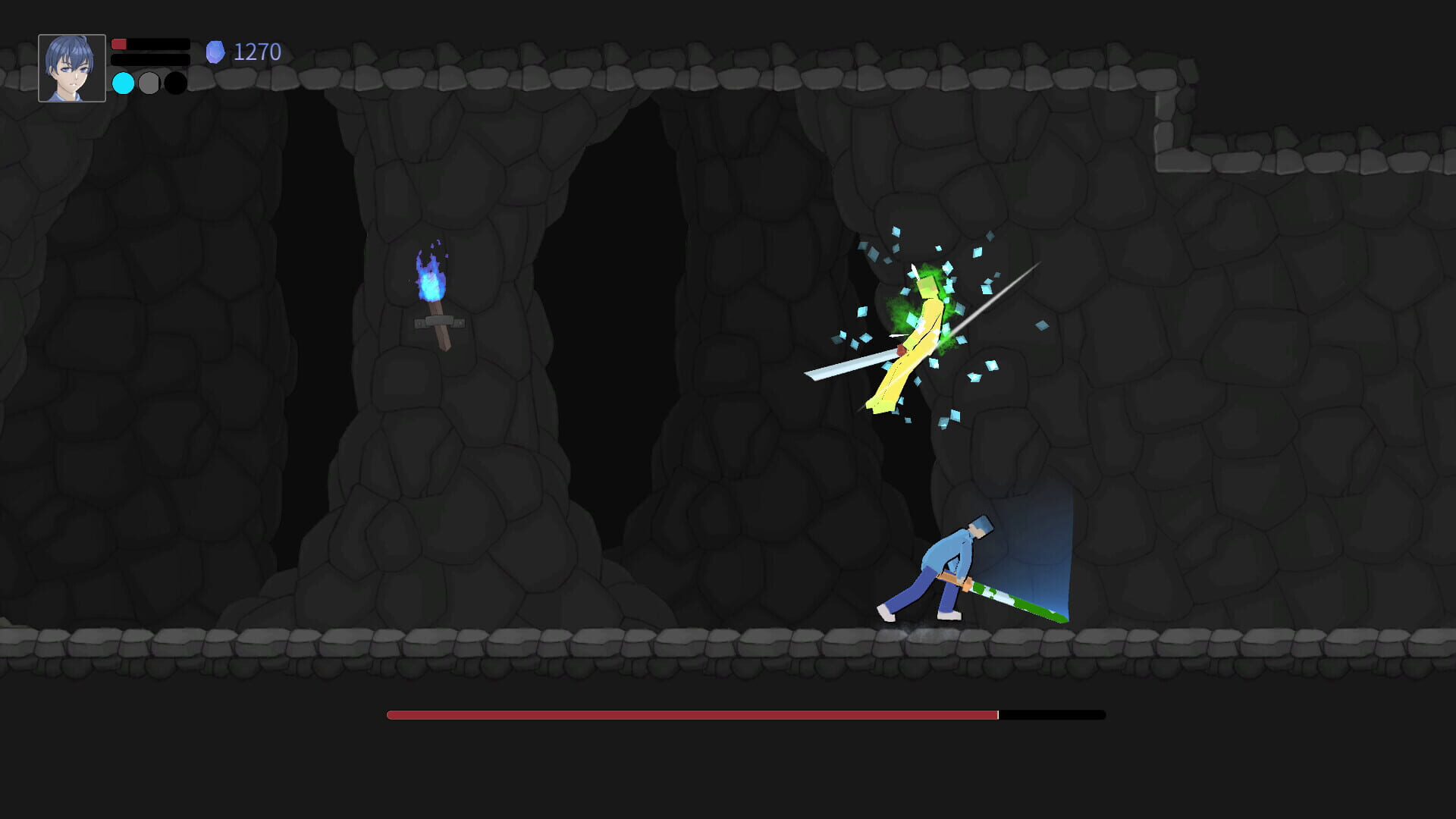This screenshot has height=819, width=1456.
Task: Select the HUD status panel at top left
Action: [x=114, y=64]
